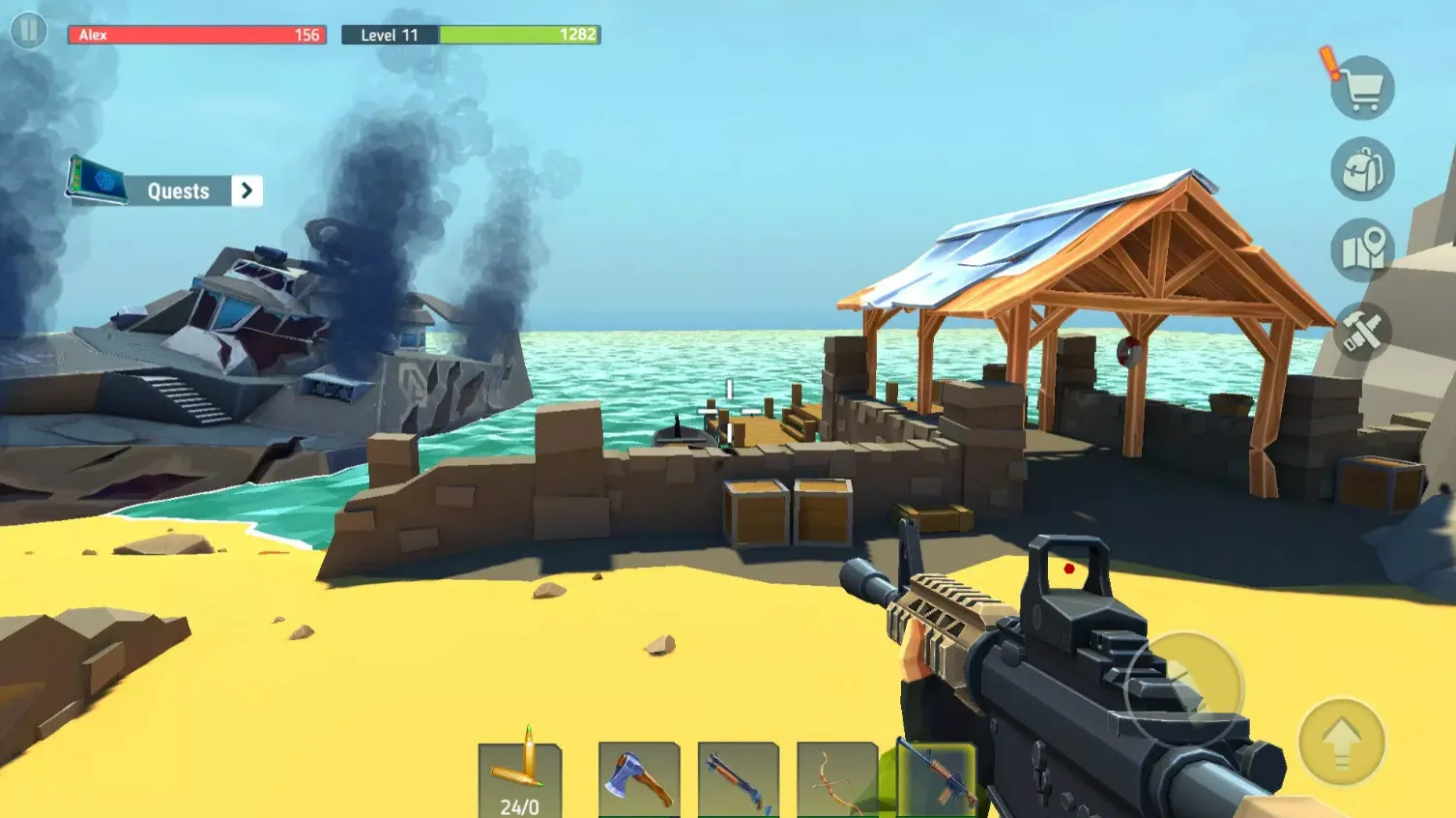
Task: Equip the shotgun from the hotbar
Action: coord(739,779)
